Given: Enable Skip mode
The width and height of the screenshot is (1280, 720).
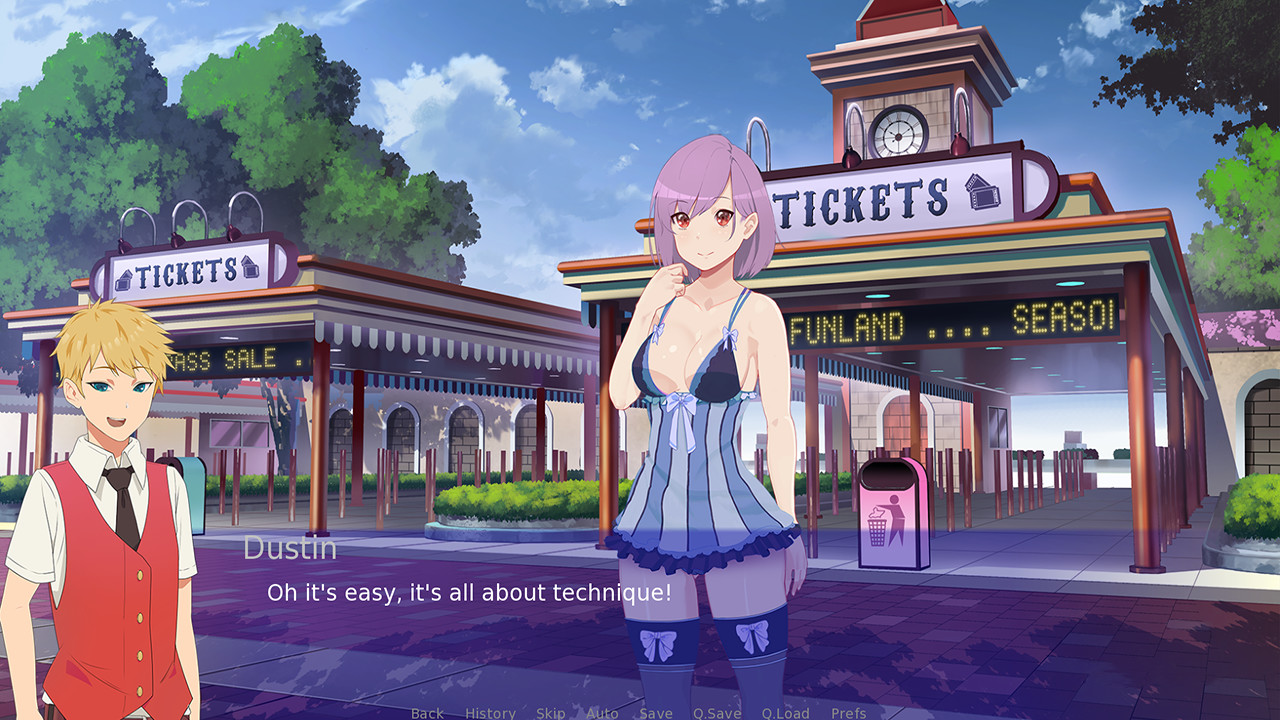Looking at the screenshot, I should pyautogui.click(x=549, y=710).
